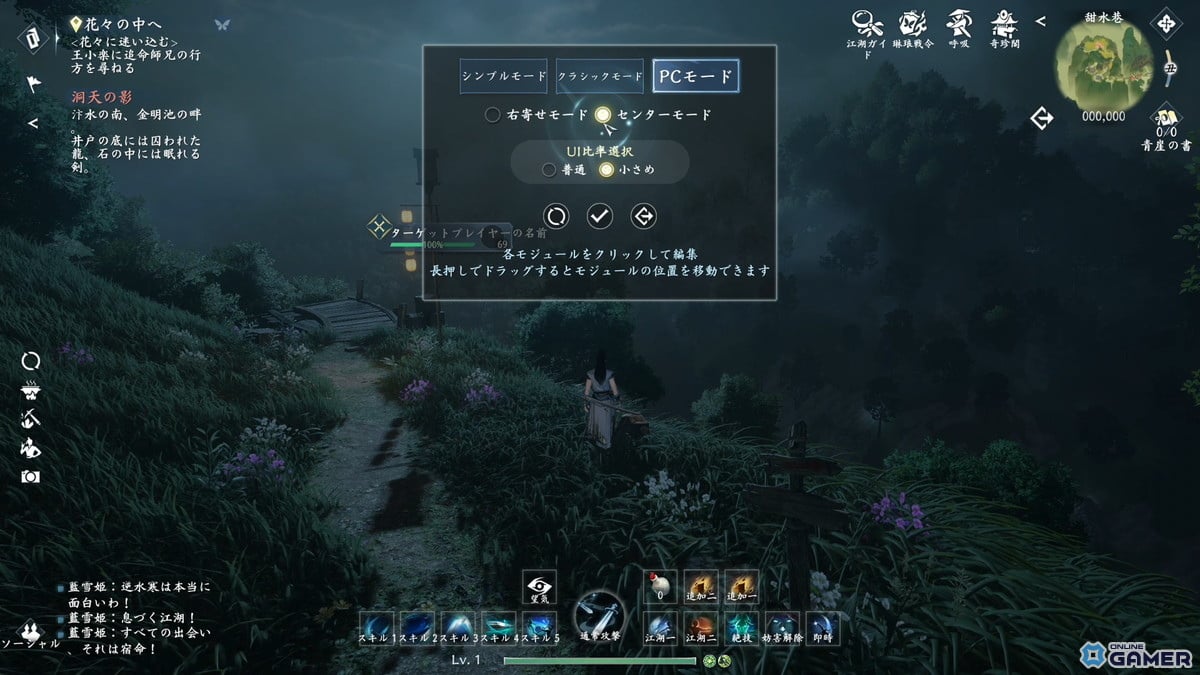Confirm layout with the checkmark button
The width and height of the screenshot is (1200, 675).
pos(599,215)
